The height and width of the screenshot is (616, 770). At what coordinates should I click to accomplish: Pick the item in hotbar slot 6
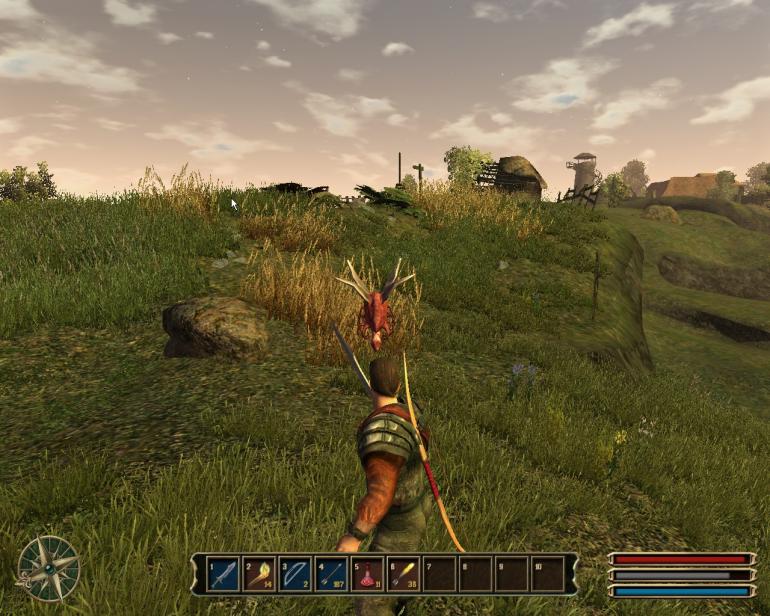coord(403,574)
